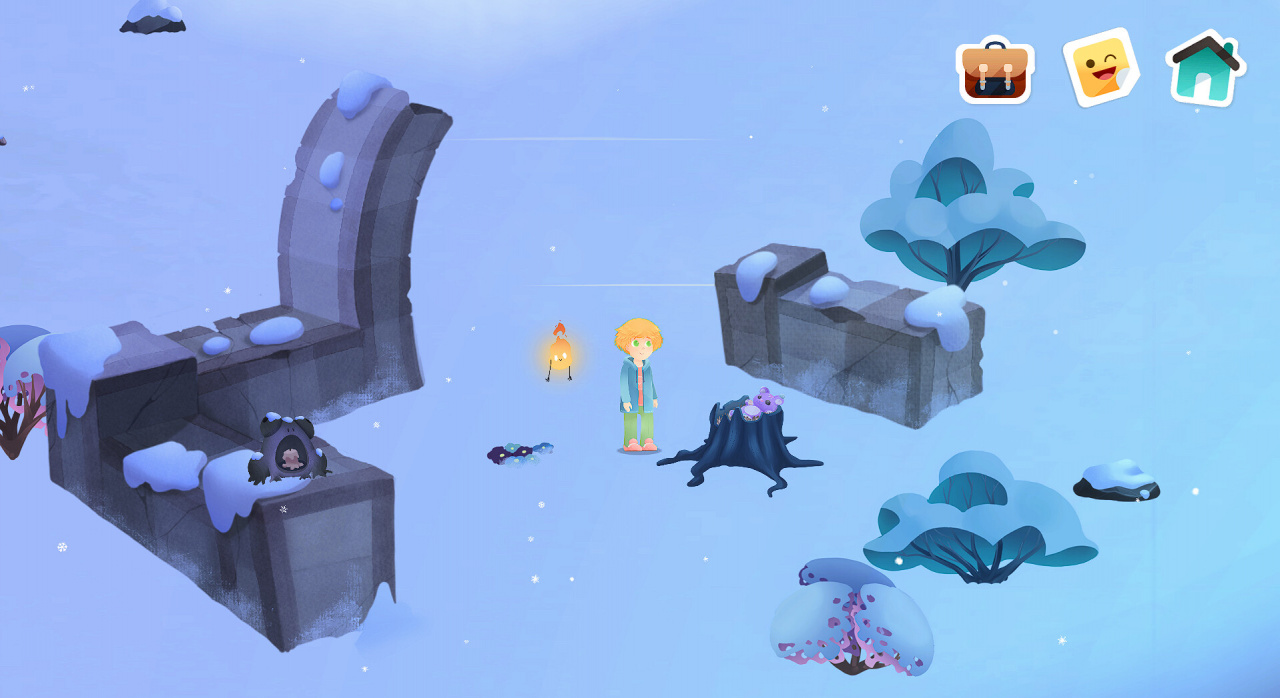Screen dimensions: 1280x698
Task: Open the backpack inventory
Action: click(x=995, y=71)
